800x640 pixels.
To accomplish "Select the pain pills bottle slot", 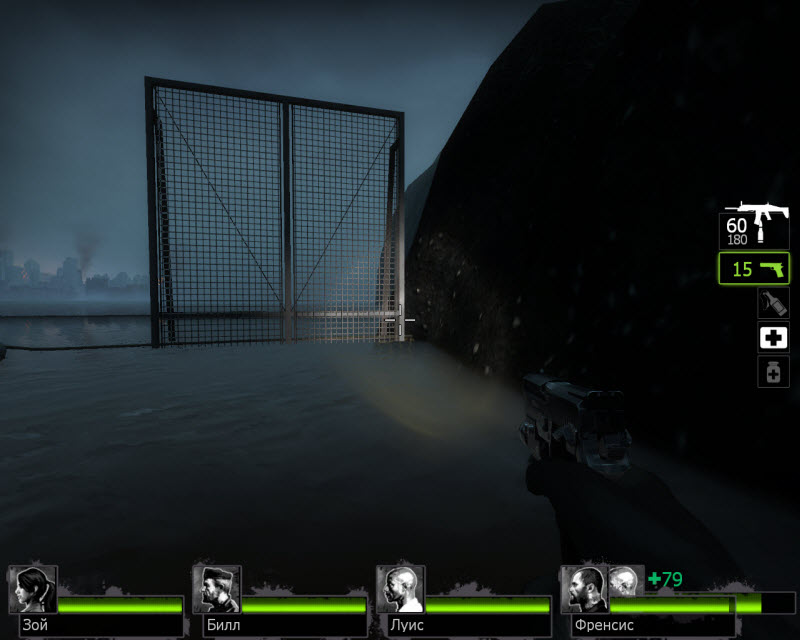I will (x=771, y=372).
